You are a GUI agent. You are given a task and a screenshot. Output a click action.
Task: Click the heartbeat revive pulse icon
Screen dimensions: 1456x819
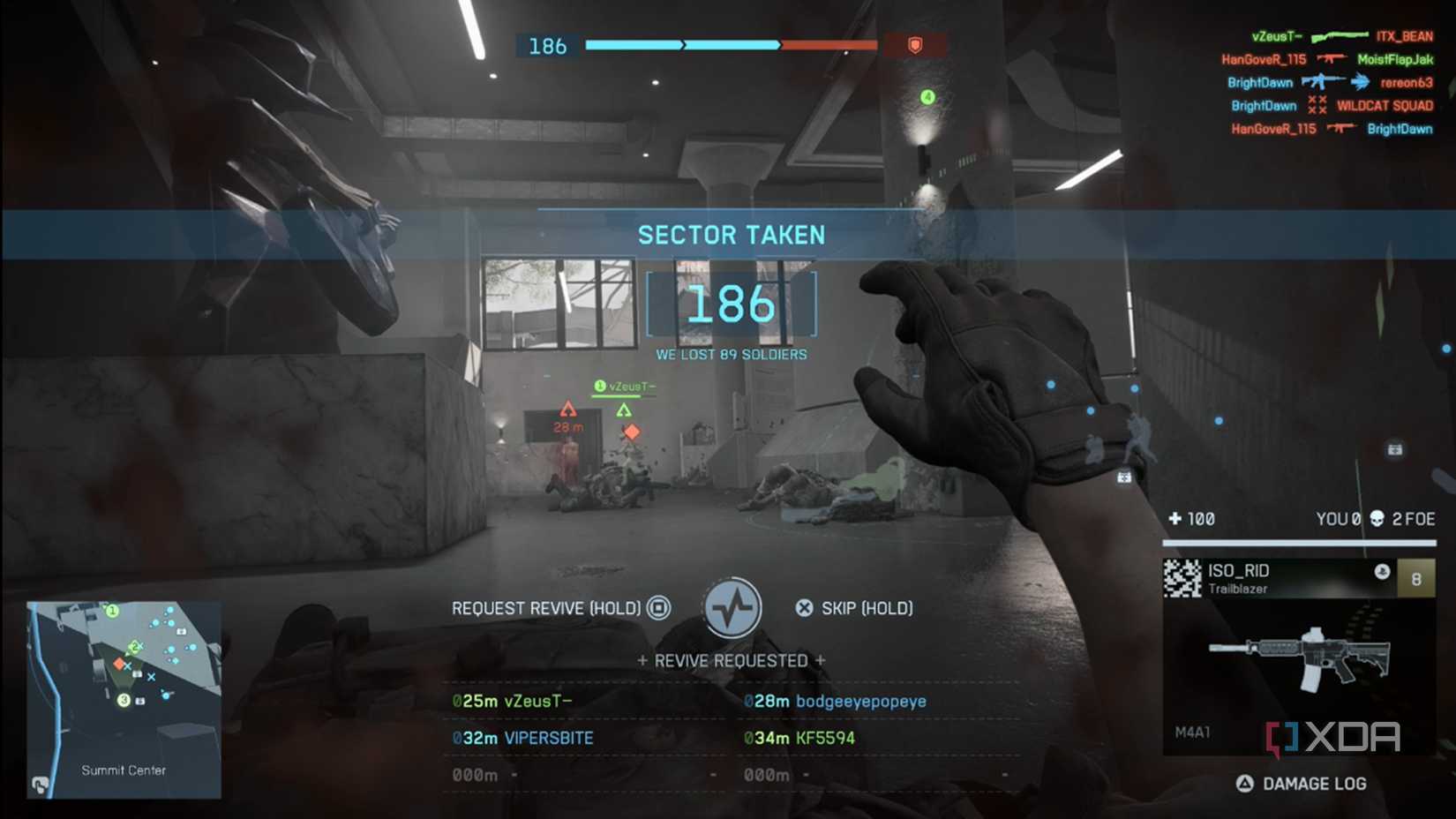click(732, 608)
